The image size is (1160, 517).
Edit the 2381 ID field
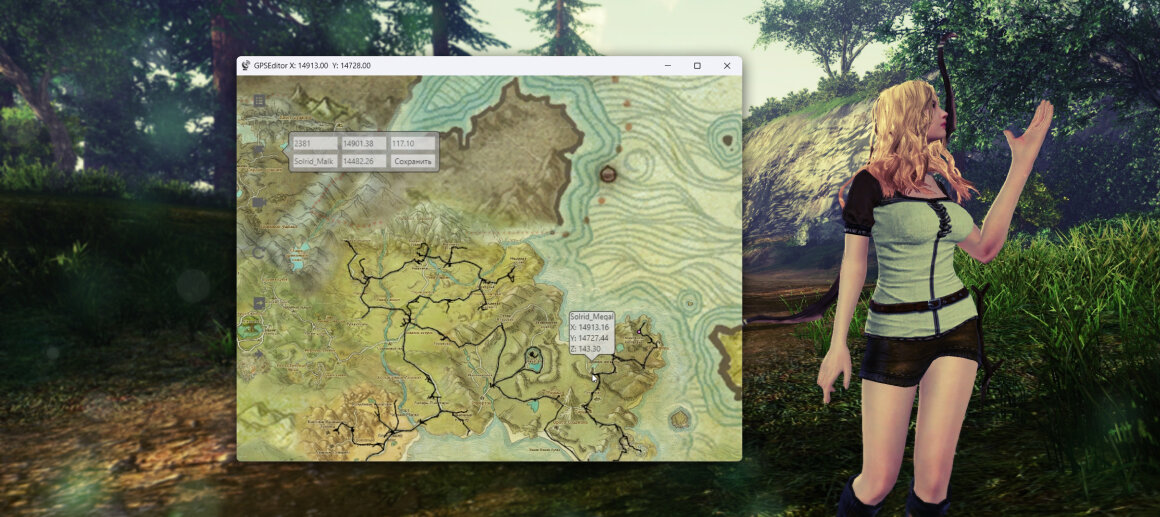(x=314, y=144)
